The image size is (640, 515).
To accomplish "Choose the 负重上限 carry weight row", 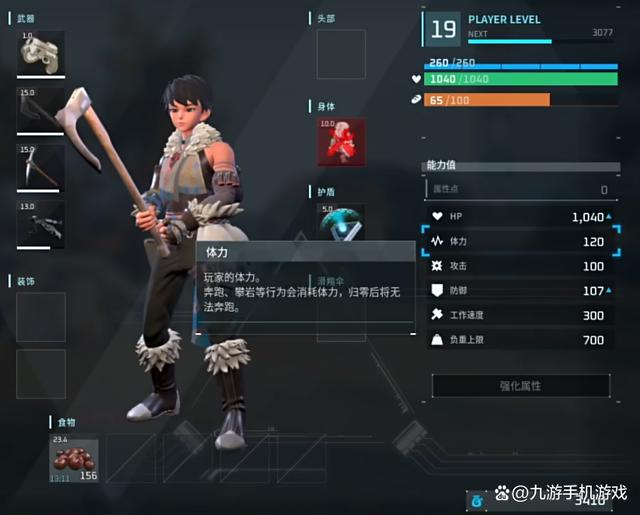I will (x=520, y=340).
